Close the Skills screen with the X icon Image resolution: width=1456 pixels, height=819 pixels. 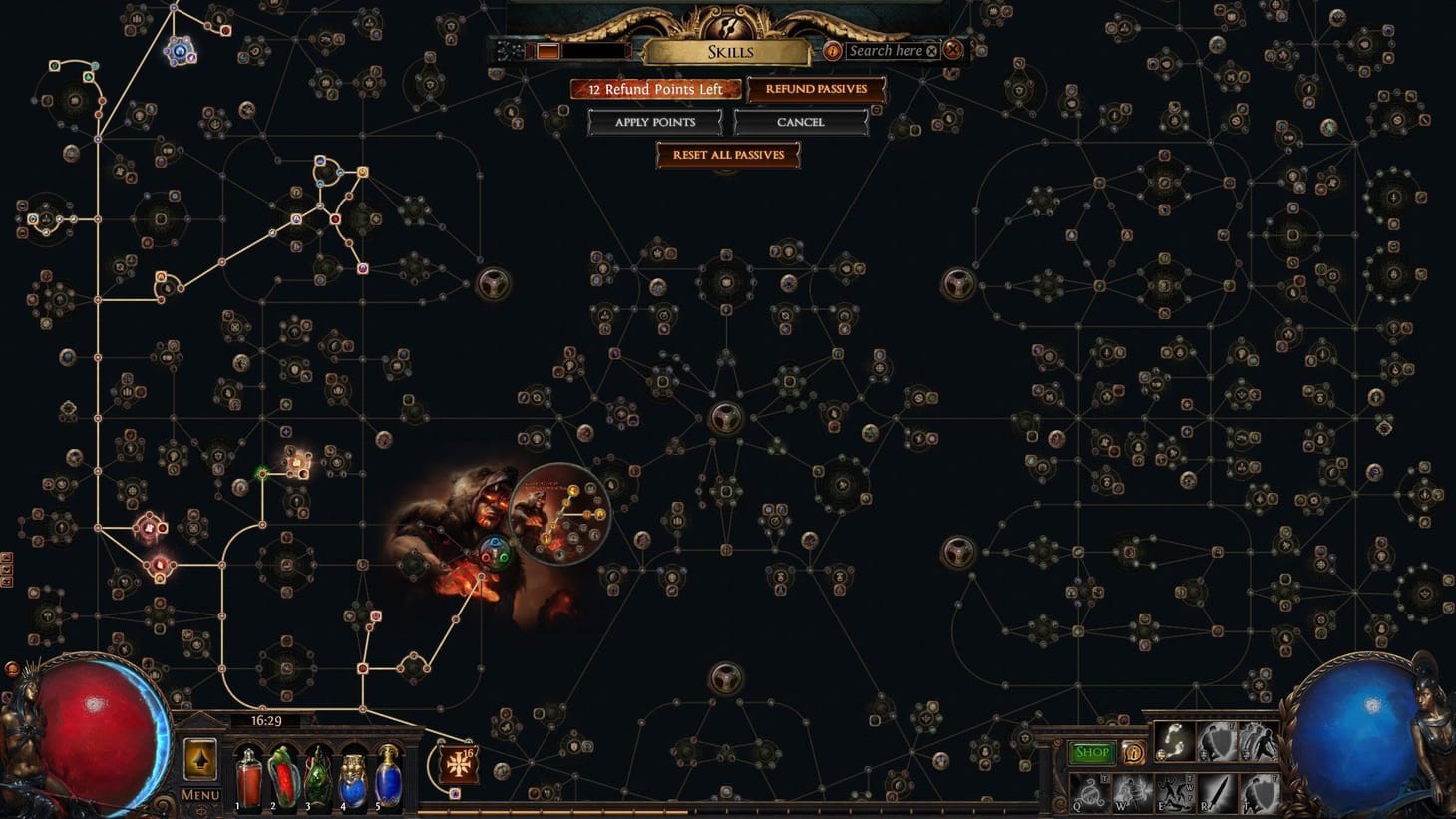[952, 50]
